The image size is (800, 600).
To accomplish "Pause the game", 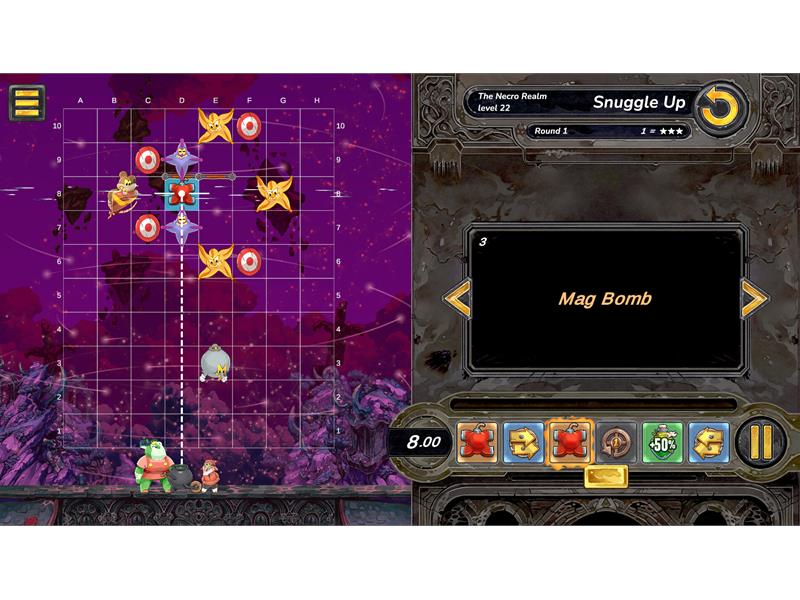I will click(762, 441).
